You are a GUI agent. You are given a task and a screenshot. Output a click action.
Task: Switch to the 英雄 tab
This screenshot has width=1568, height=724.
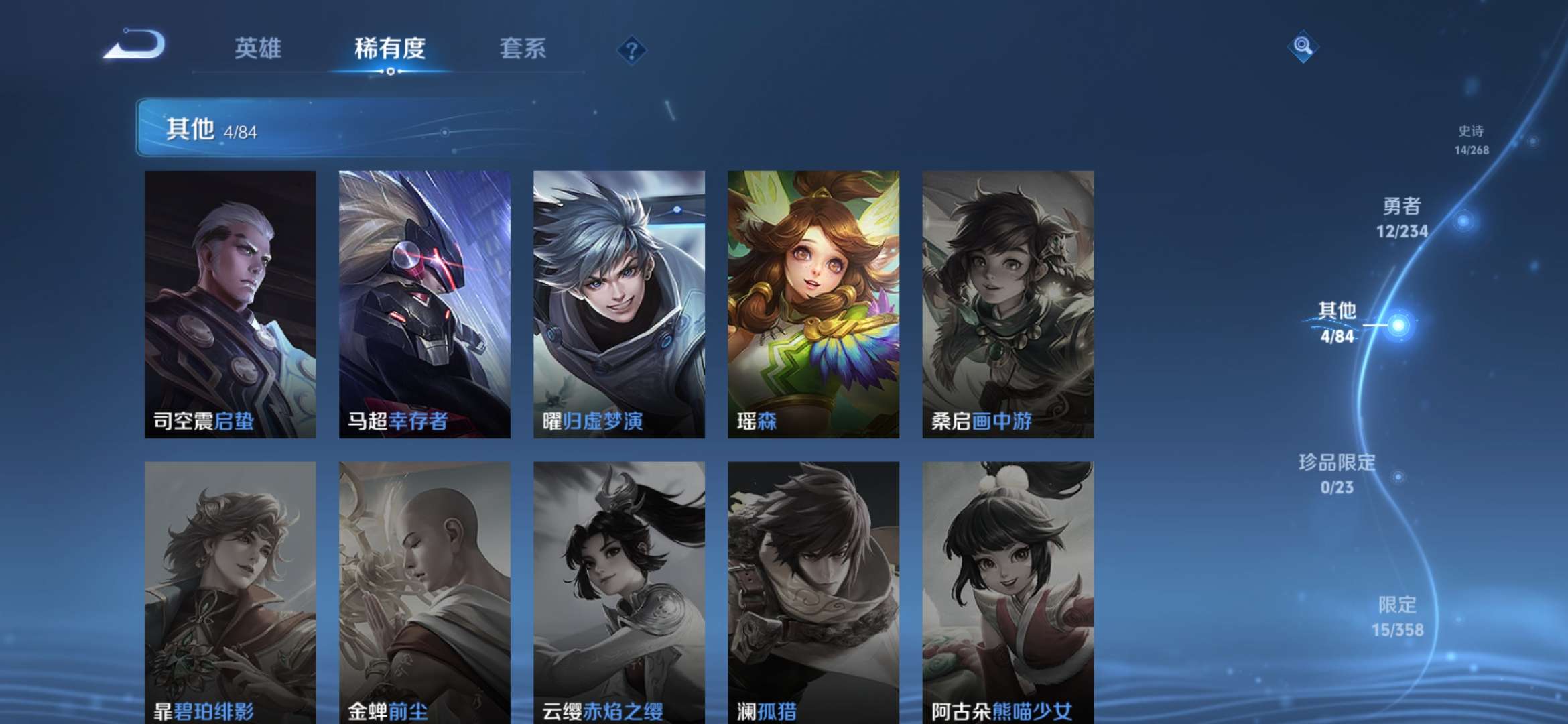[x=258, y=48]
